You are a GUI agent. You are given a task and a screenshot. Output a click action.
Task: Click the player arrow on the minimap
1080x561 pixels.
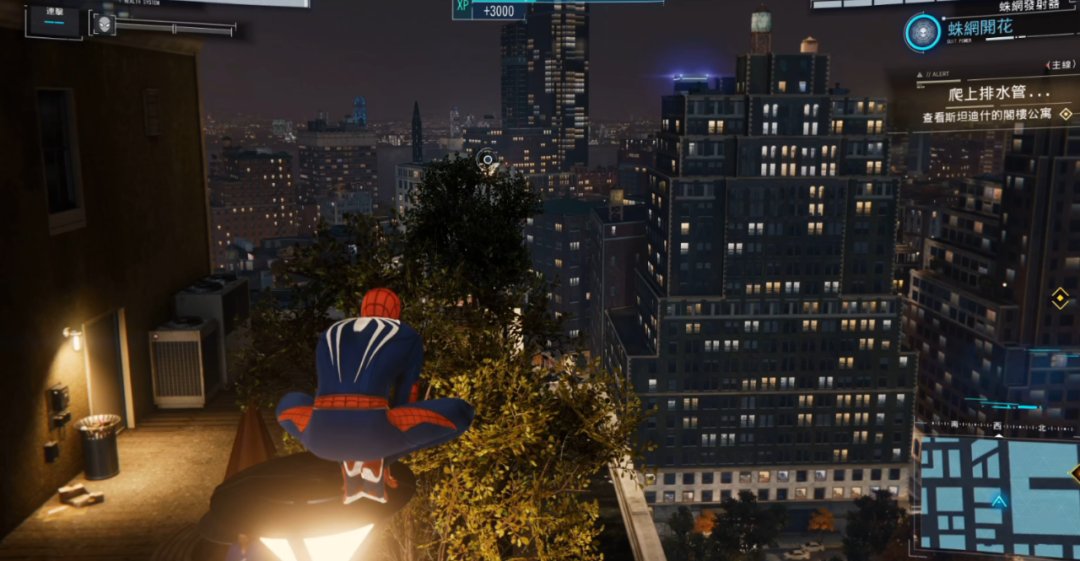click(x=998, y=502)
